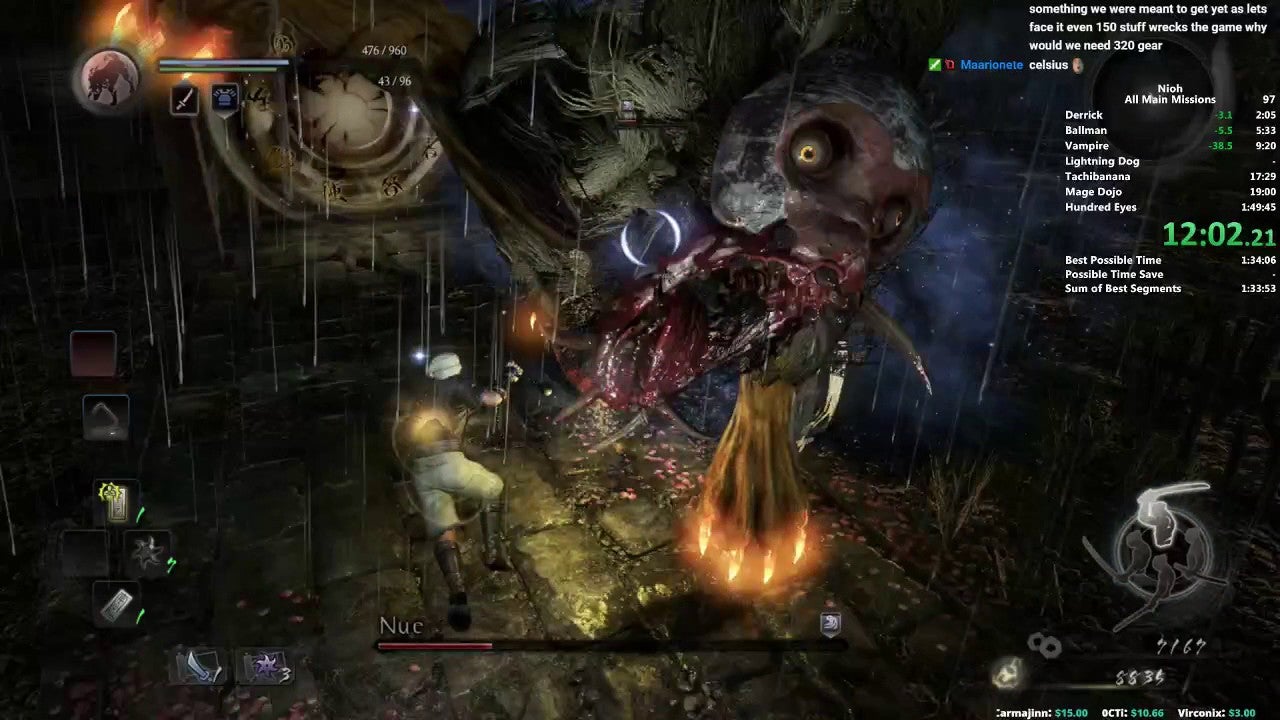
Task: Click the boss buff status icon
Action: (x=830, y=624)
